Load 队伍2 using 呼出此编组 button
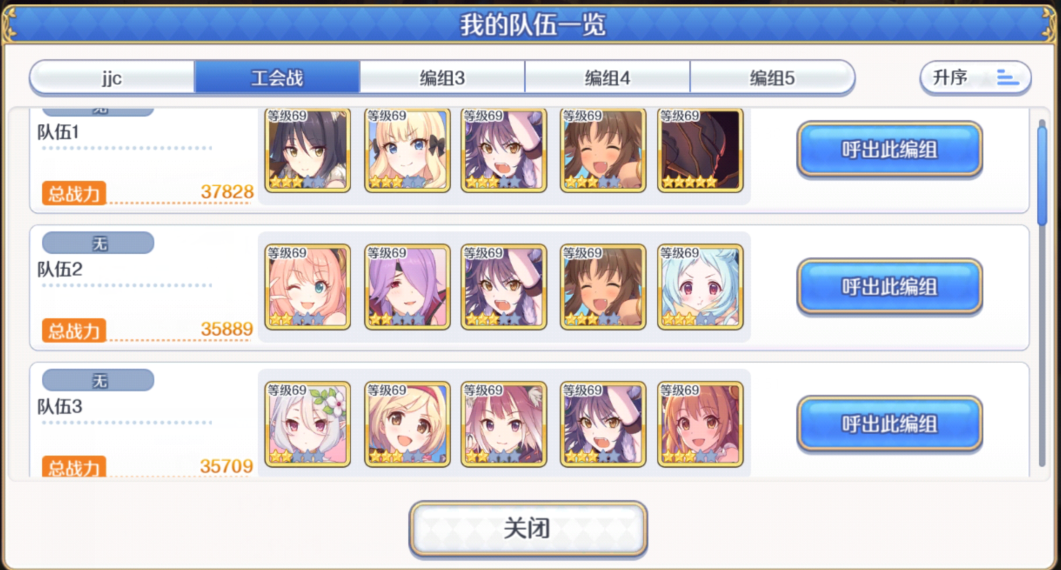The height and width of the screenshot is (570, 1061). (889, 287)
